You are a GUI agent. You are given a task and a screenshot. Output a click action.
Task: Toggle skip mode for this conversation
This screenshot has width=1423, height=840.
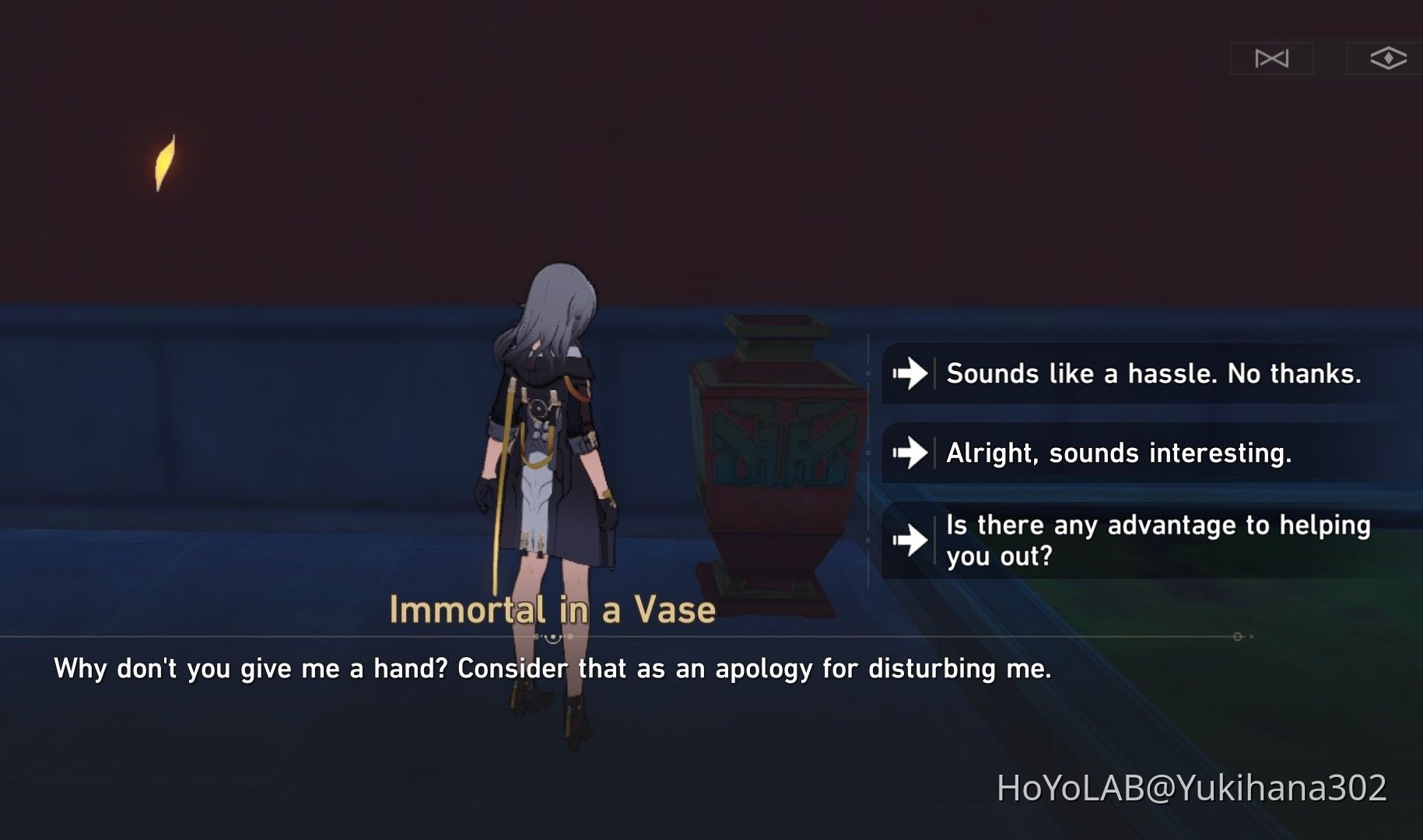pyautogui.click(x=1274, y=57)
